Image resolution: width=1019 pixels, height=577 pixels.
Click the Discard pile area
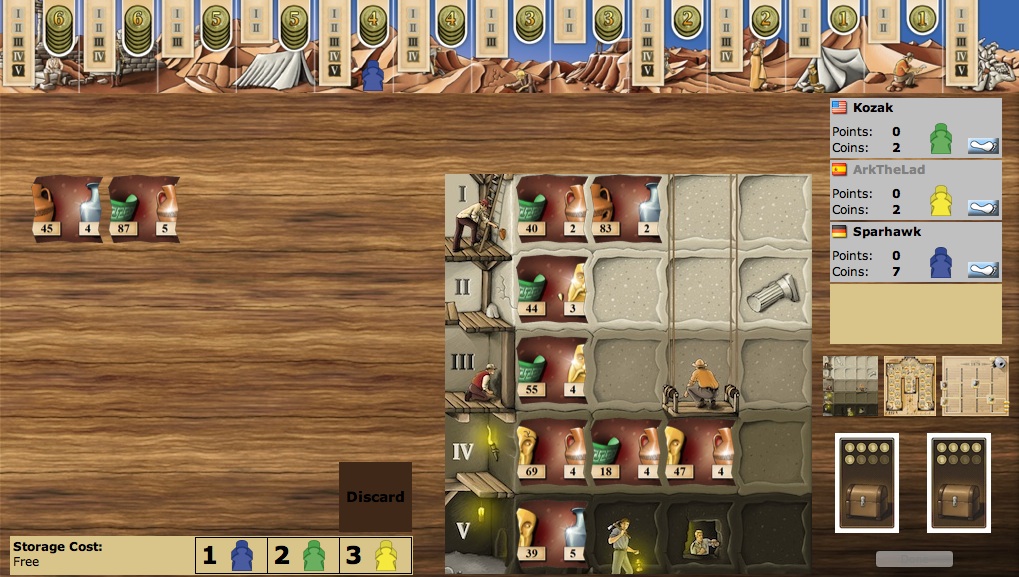click(375, 496)
